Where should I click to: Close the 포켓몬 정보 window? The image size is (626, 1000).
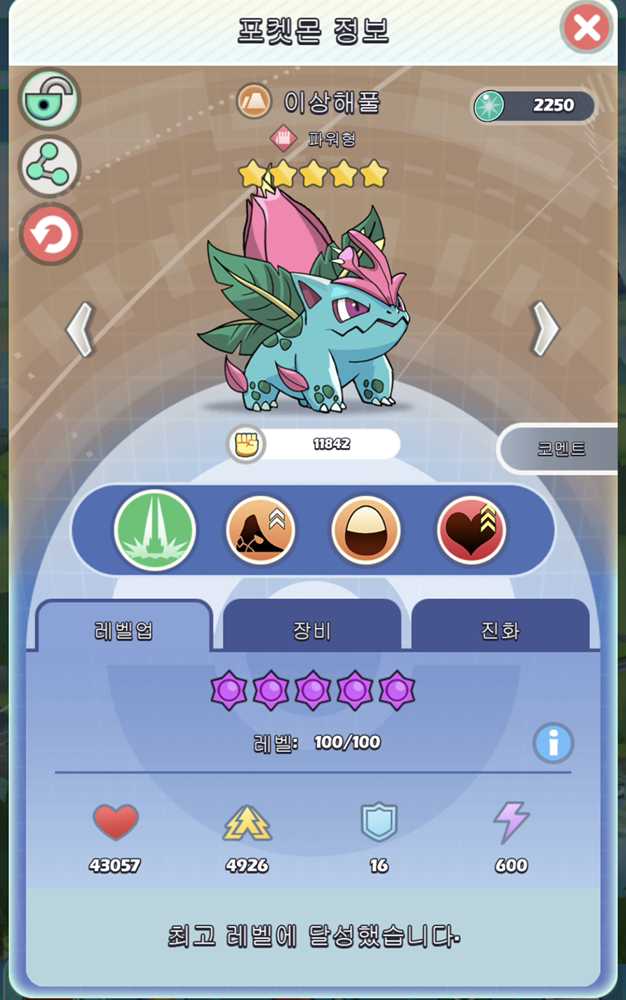587,28
